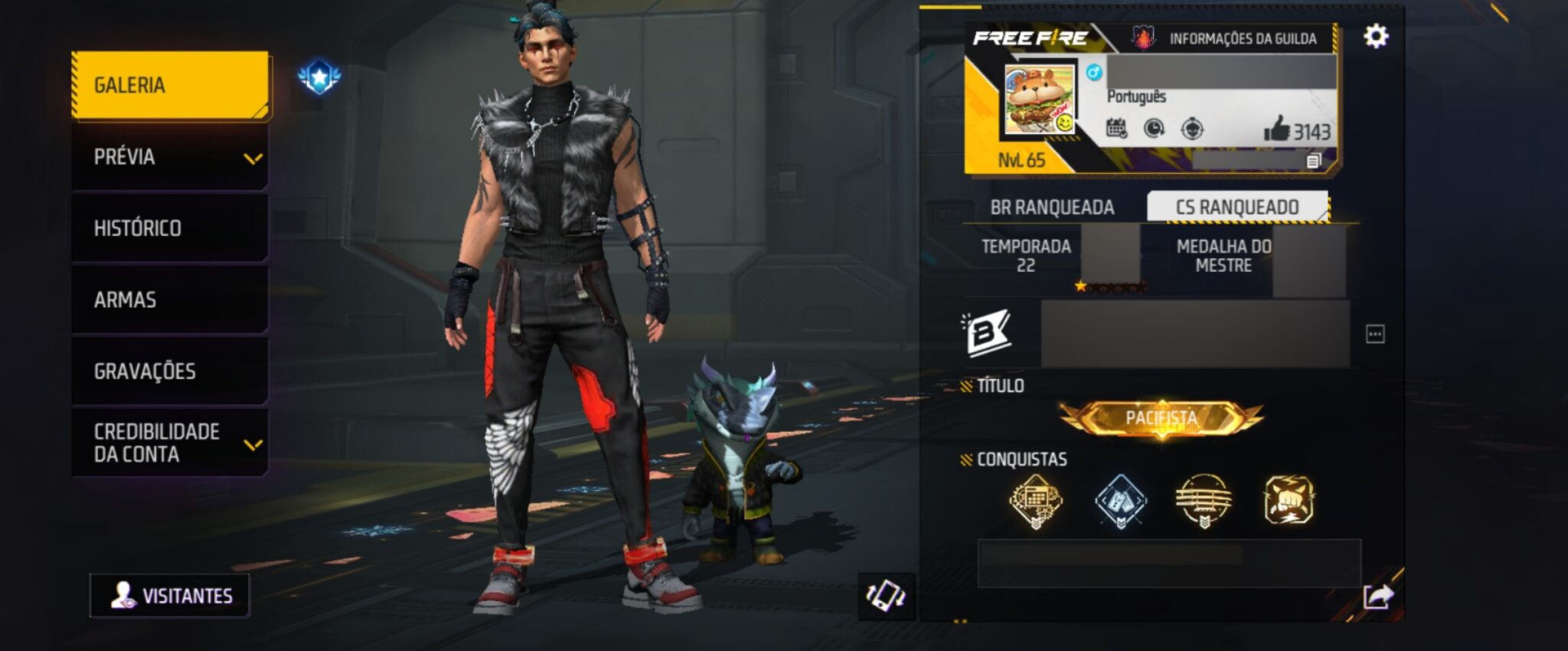Switch to the BR Ranqueada tab
1568x651 pixels.
1052,208
